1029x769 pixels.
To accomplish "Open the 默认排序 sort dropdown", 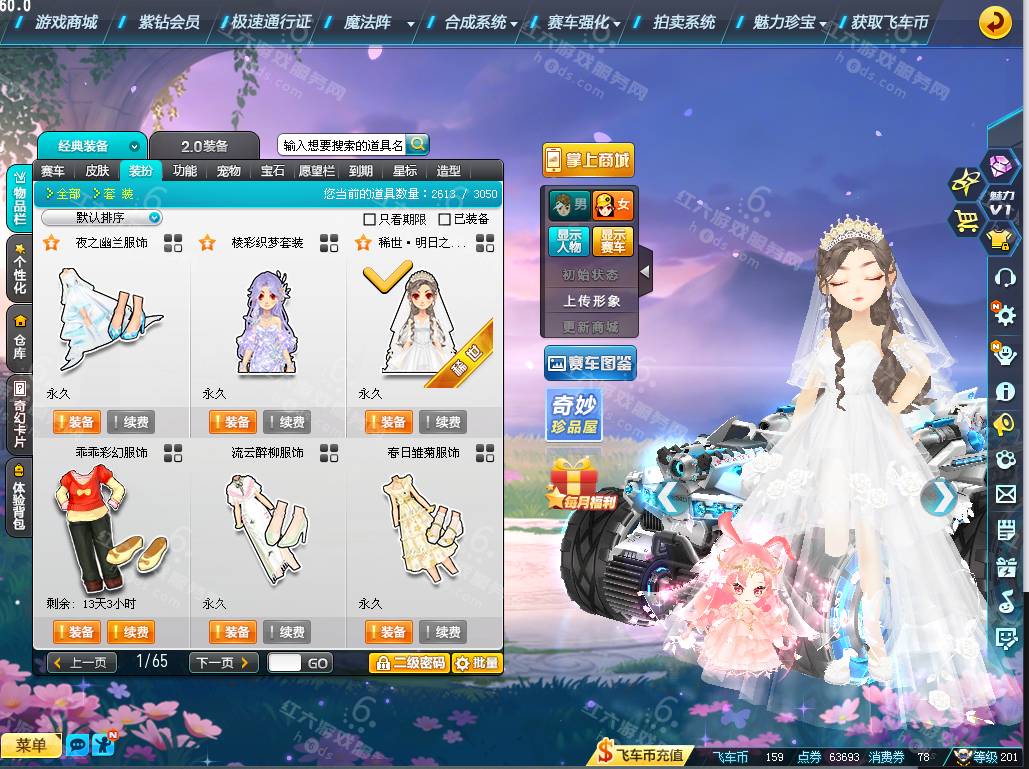I will click(104, 218).
